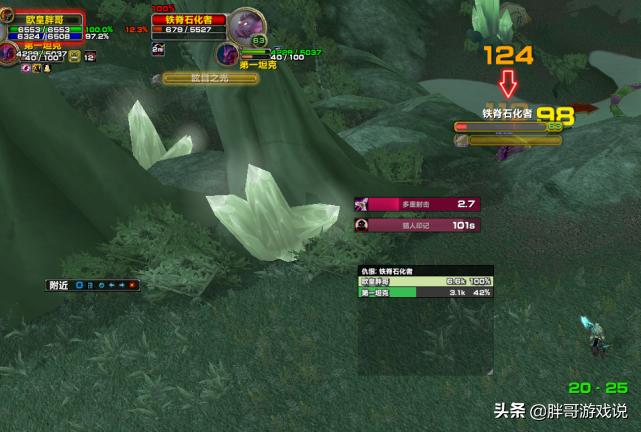
Task: Click the 附近 toolbar label
Action: [60, 285]
